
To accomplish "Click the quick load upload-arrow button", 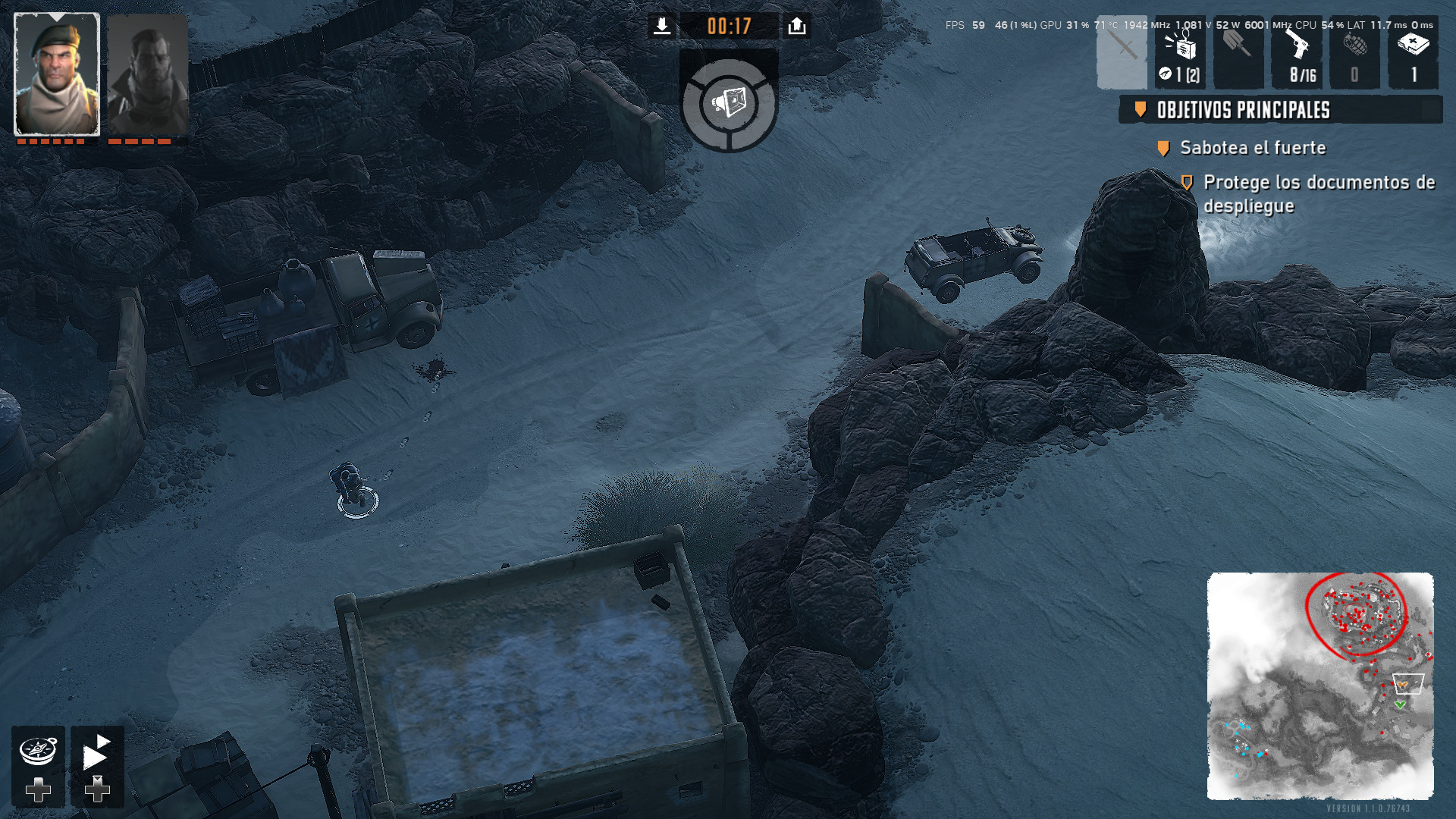I will tap(796, 27).
